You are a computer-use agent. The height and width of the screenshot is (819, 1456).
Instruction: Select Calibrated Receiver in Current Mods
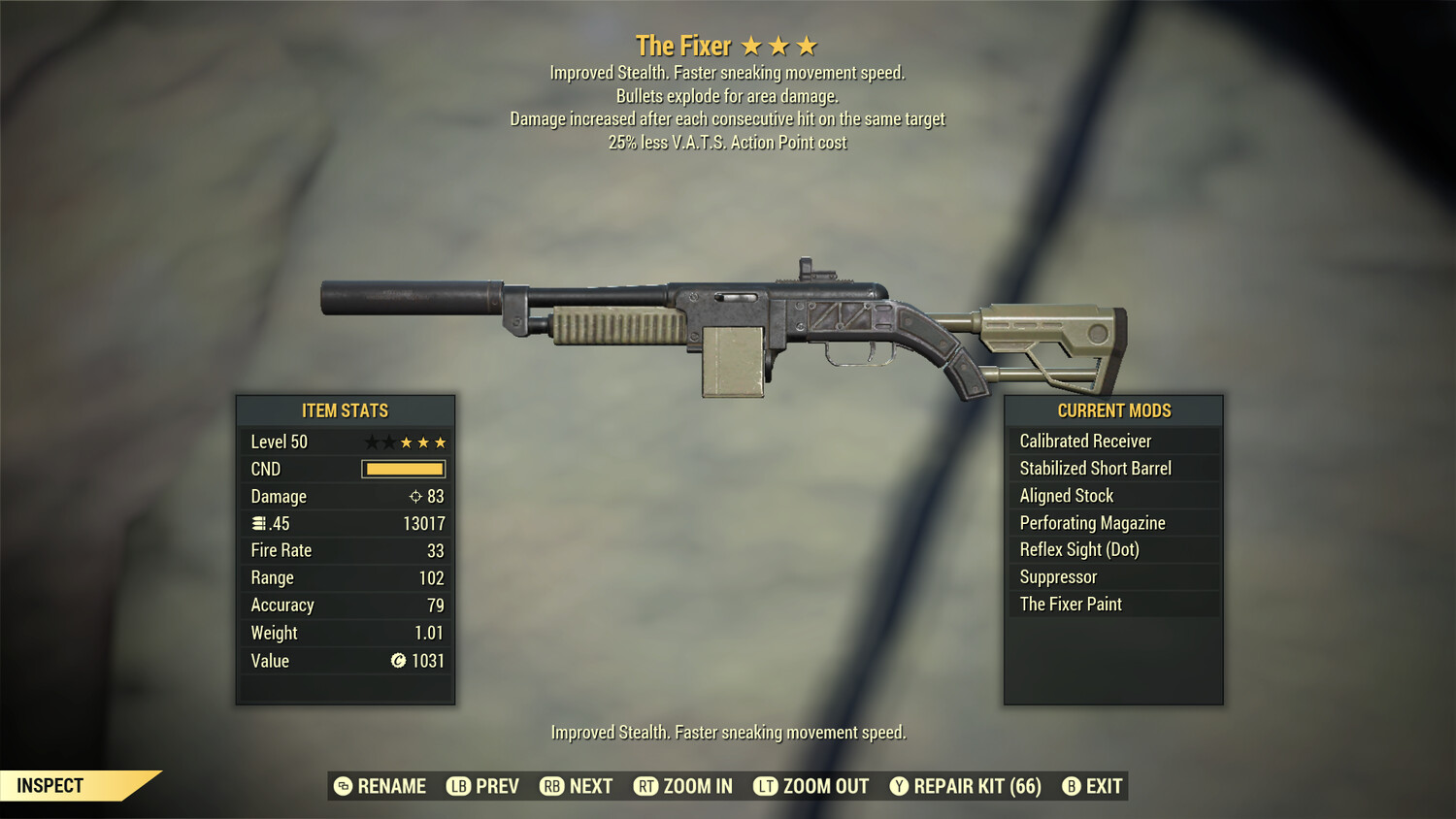click(1084, 441)
